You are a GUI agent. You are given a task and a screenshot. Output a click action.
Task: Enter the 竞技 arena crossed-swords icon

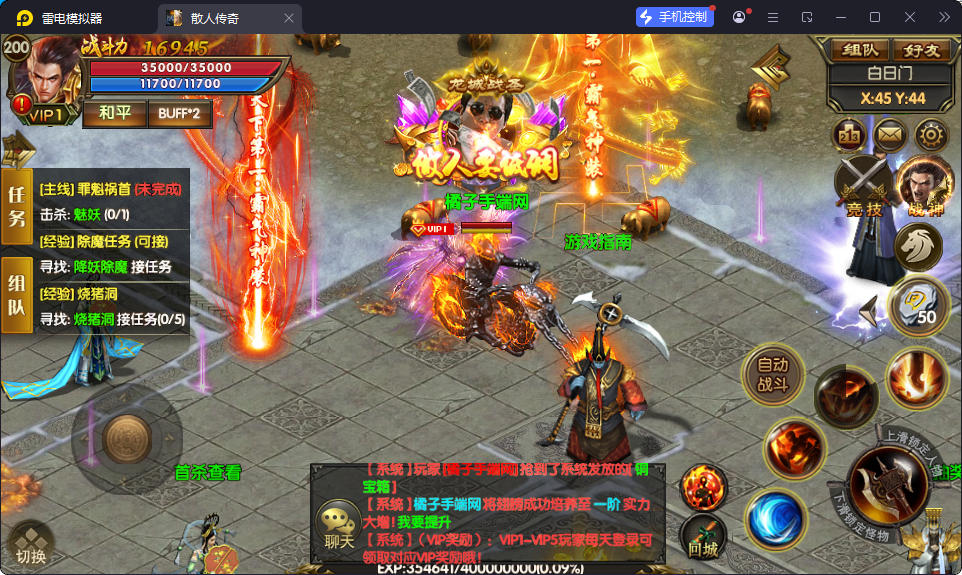coord(863,187)
